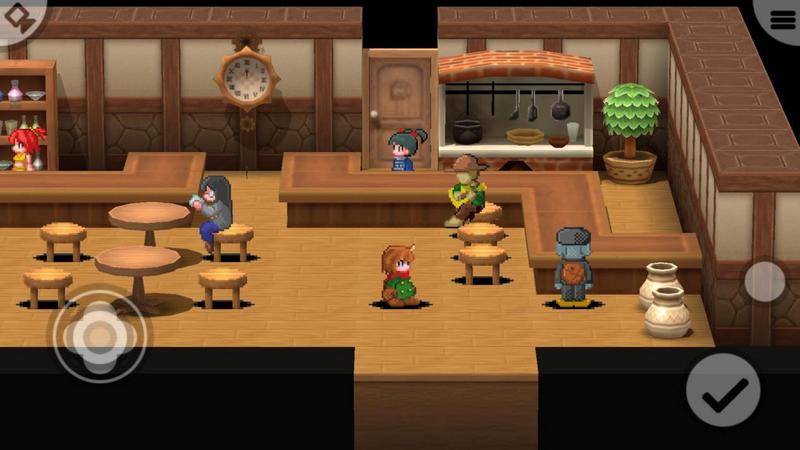Click the diamond icon button
800x450 pixels.
(18, 16)
